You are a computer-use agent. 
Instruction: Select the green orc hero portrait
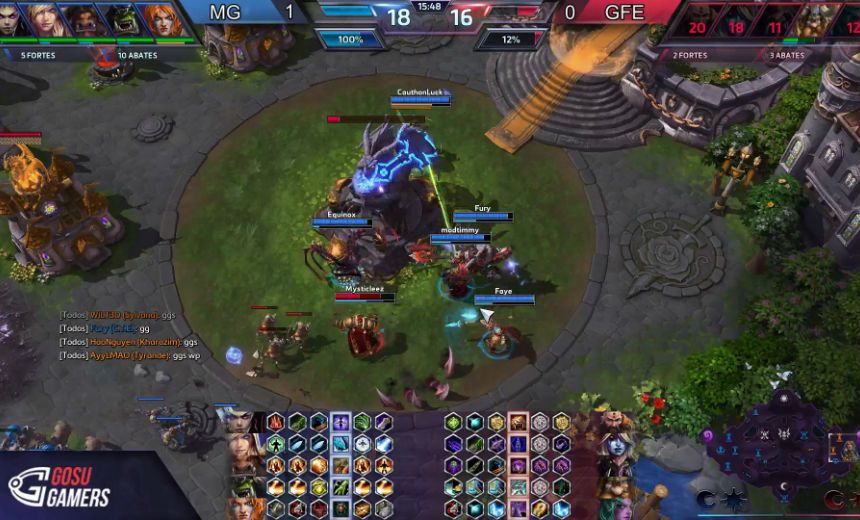pos(121,18)
